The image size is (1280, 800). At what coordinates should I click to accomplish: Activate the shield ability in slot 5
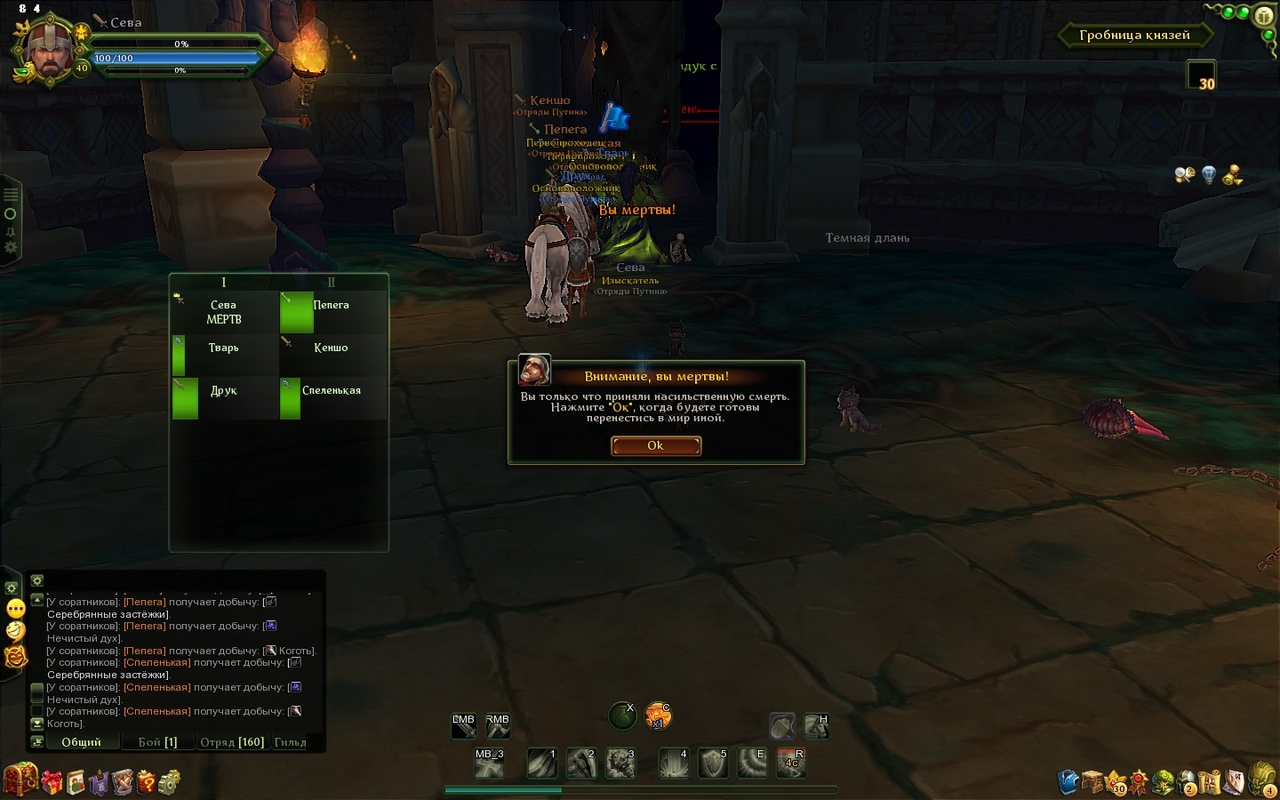711,763
